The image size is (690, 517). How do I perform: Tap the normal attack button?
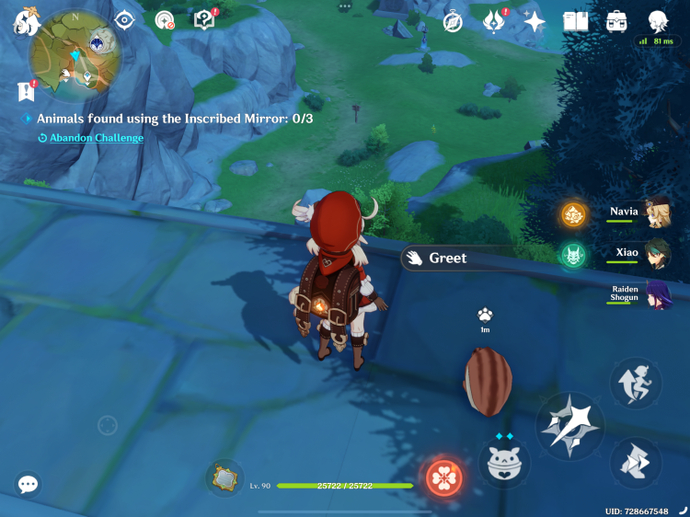(569, 426)
